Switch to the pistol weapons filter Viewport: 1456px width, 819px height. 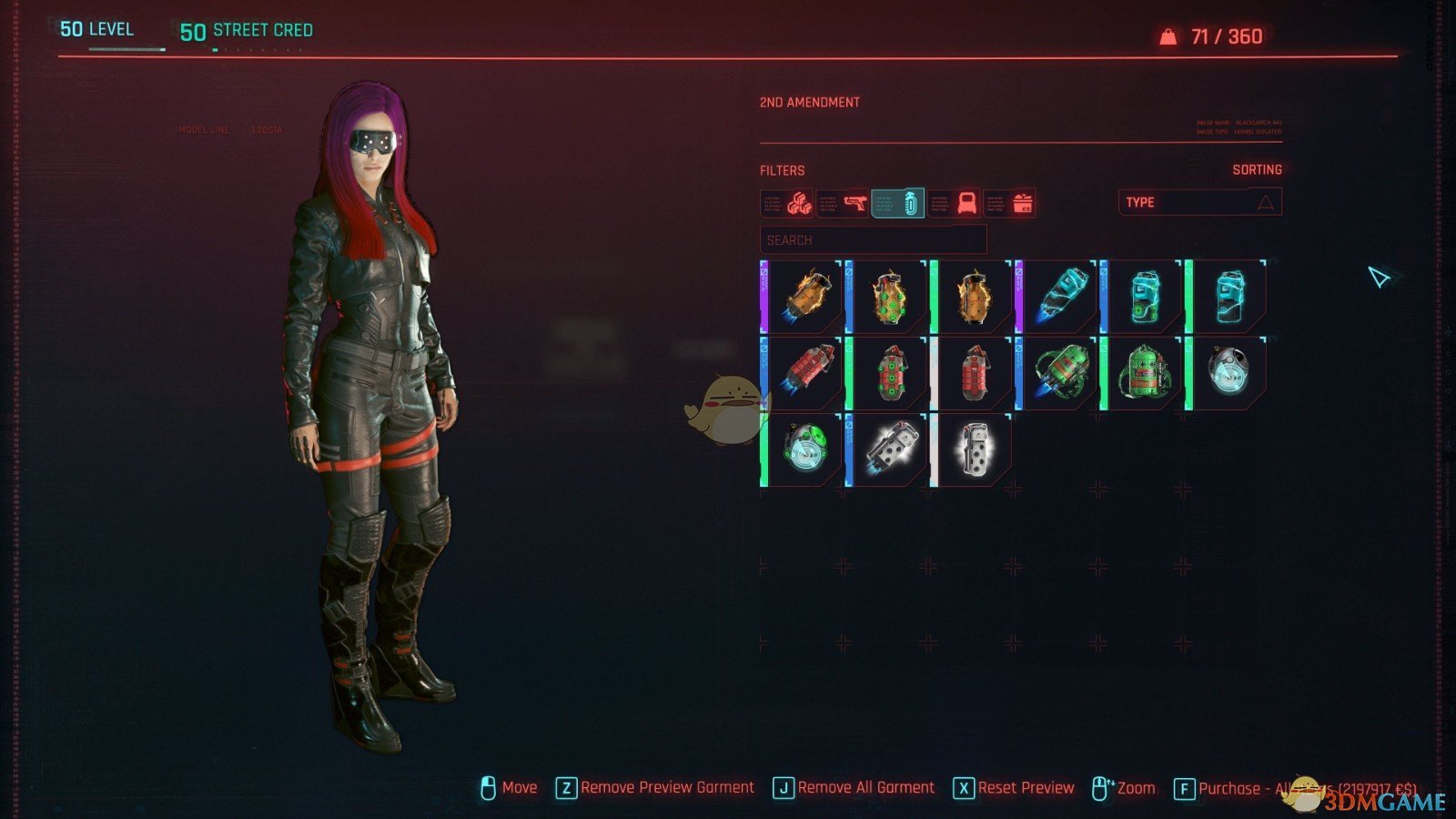[x=844, y=203]
